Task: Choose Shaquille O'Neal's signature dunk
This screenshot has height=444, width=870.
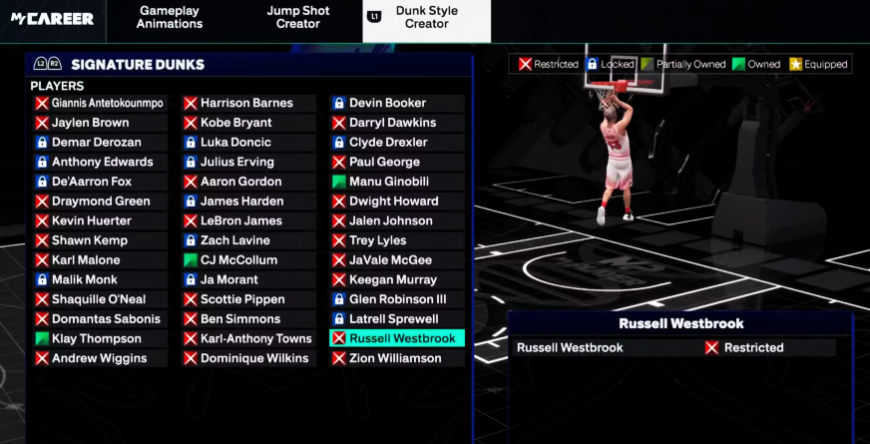Action: click(98, 299)
